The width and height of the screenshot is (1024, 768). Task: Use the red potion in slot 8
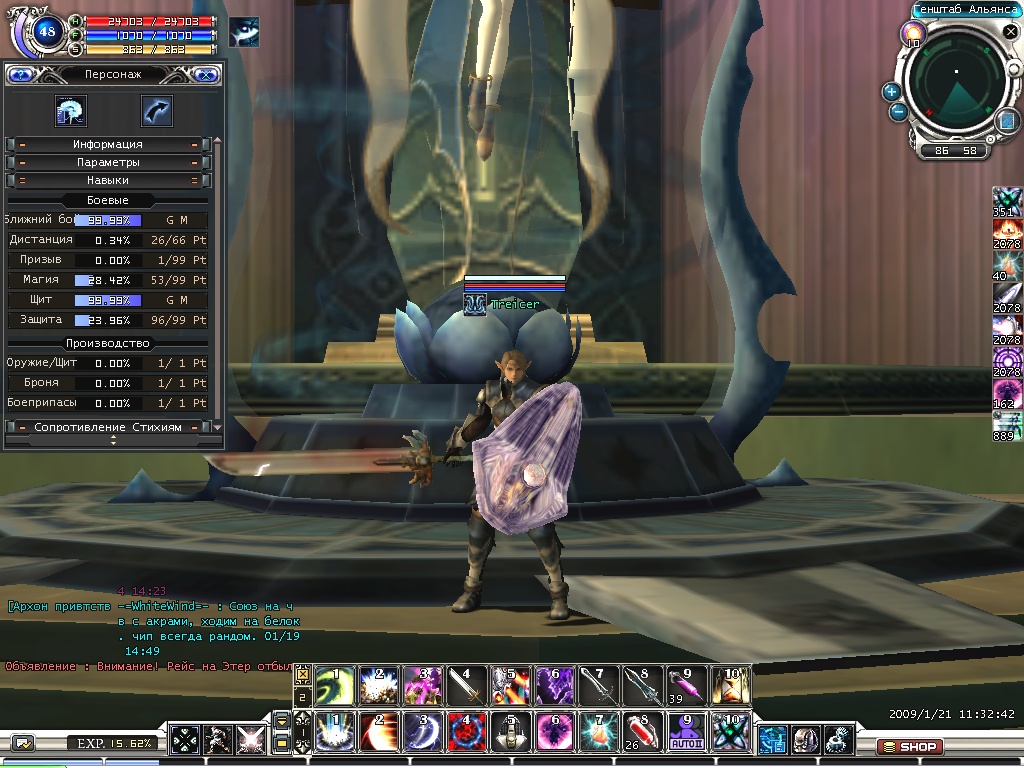click(x=643, y=731)
